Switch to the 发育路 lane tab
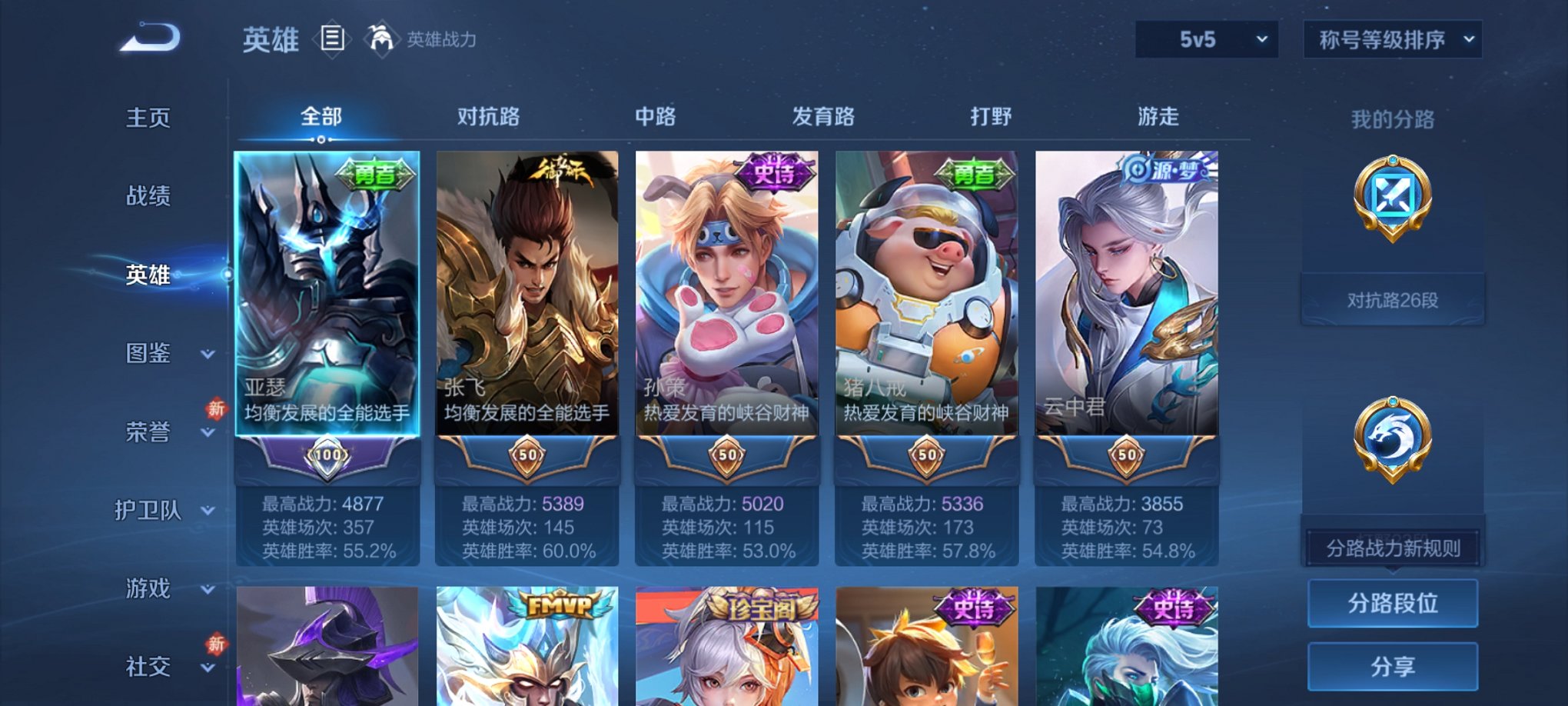This screenshot has height=706, width=1568. tap(822, 117)
